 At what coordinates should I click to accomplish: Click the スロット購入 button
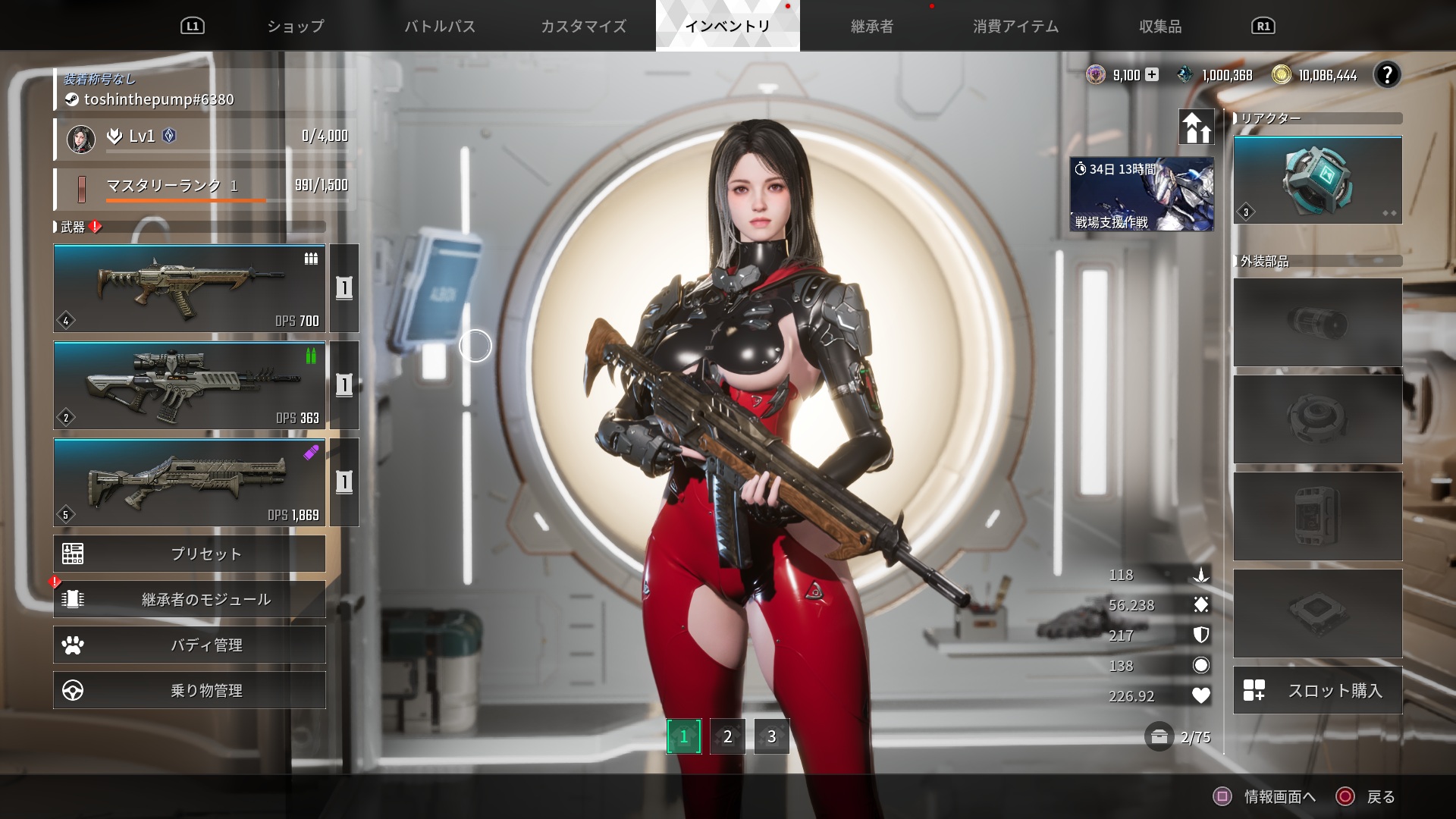tap(1317, 690)
